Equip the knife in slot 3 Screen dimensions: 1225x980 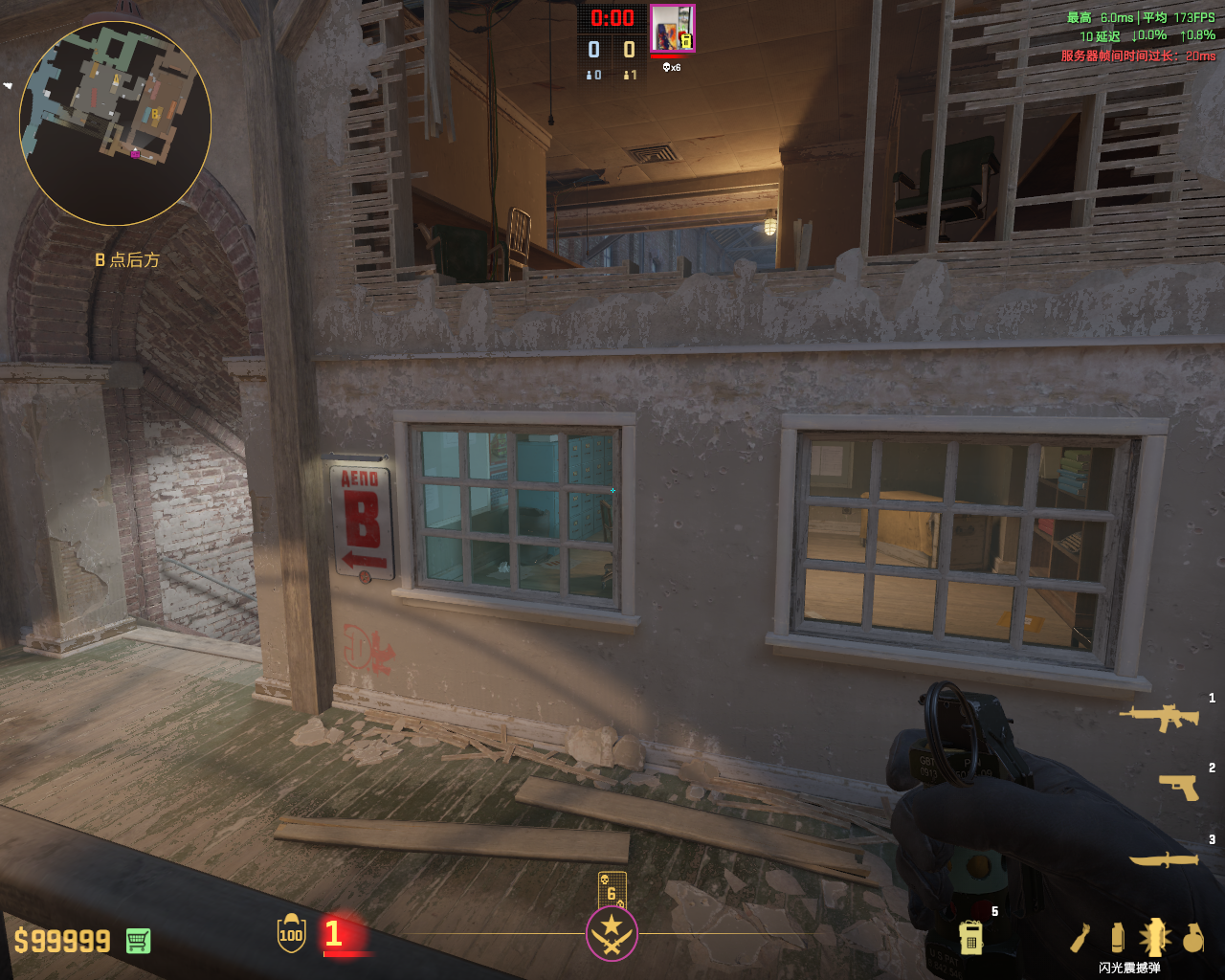(x=1164, y=859)
